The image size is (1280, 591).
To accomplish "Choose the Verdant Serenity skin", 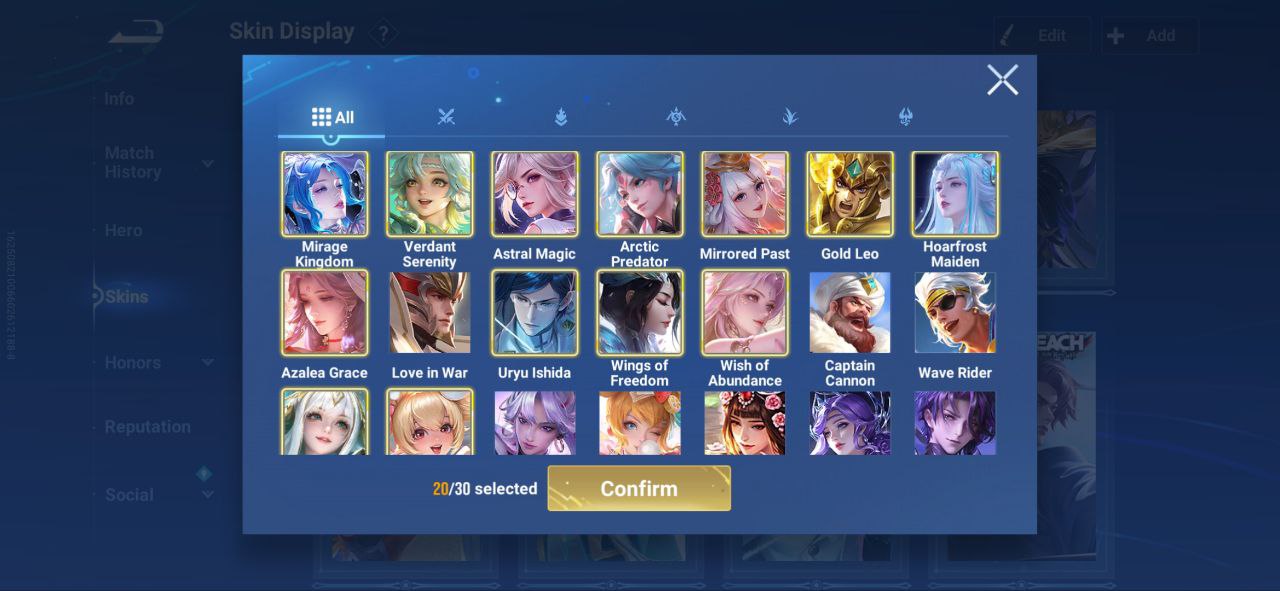I will point(430,194).
